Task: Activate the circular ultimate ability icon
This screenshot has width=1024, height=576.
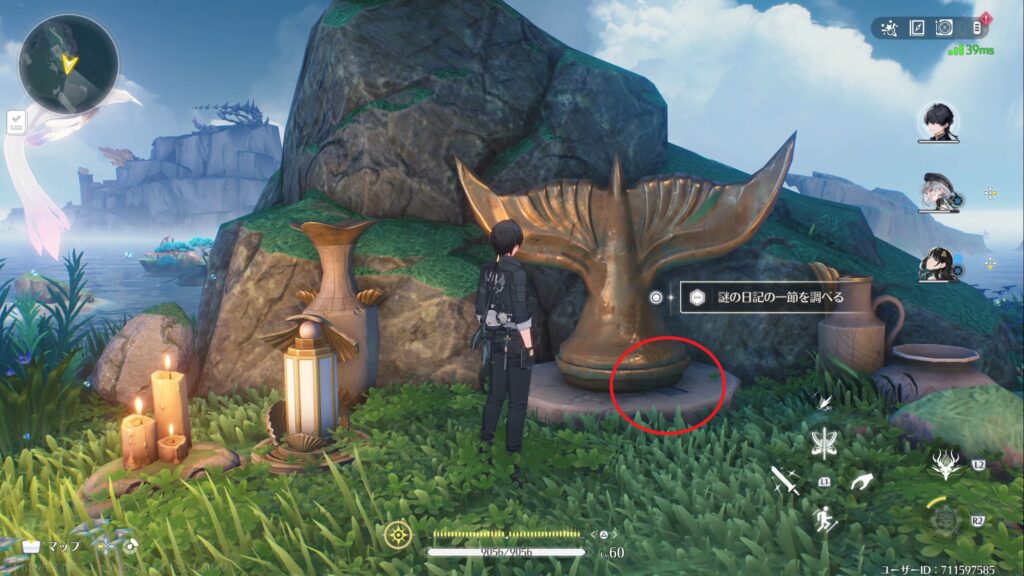Action: coord(944,519)
